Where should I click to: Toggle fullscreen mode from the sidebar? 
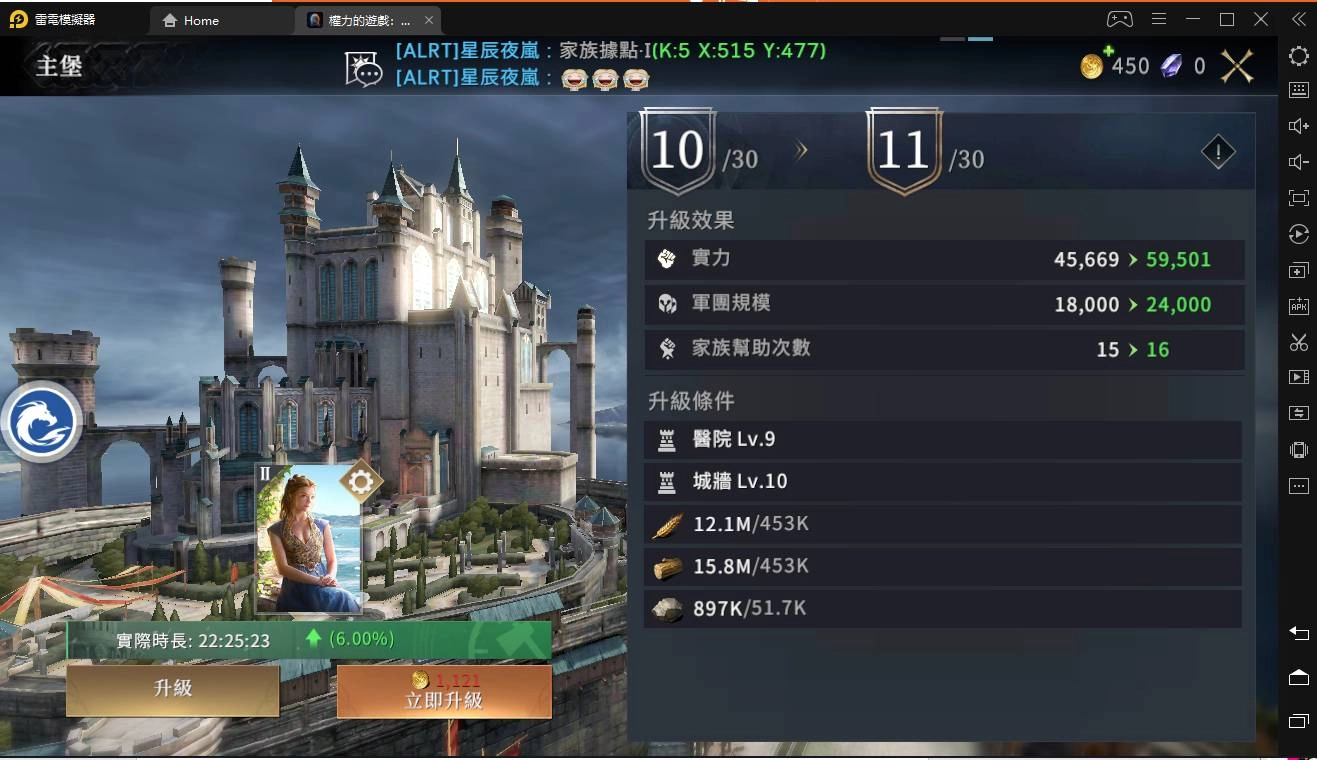click(x=1297, y=197)
